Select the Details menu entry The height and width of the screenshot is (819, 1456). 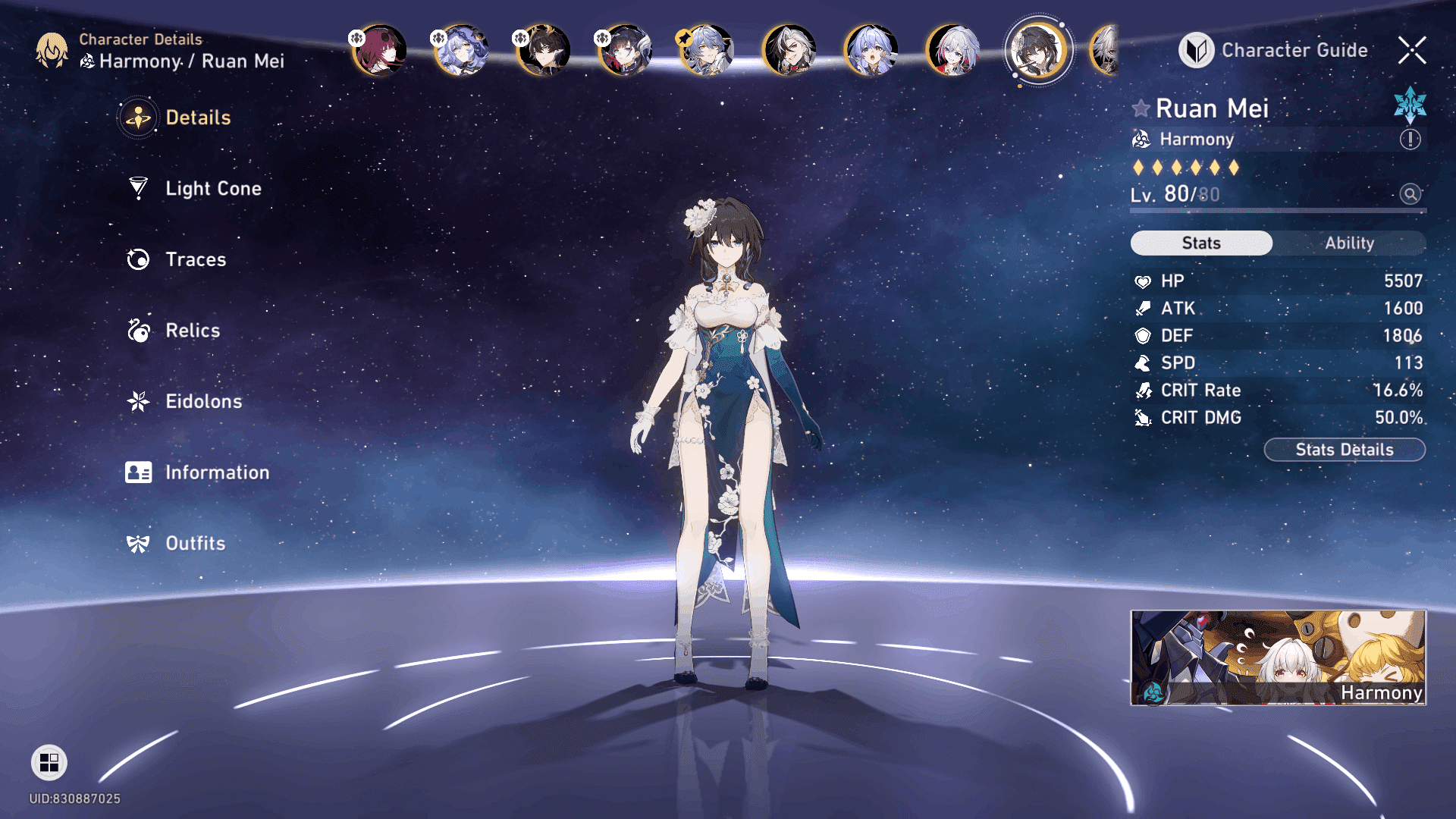(x=197, y=118)
